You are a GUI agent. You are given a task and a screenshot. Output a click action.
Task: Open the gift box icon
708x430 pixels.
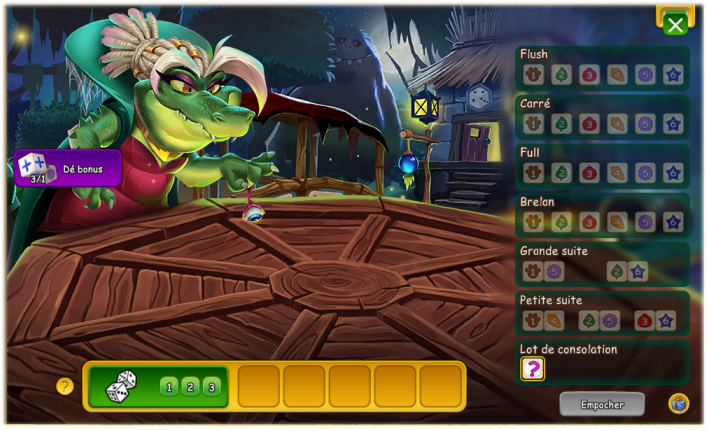click(678, 403)
